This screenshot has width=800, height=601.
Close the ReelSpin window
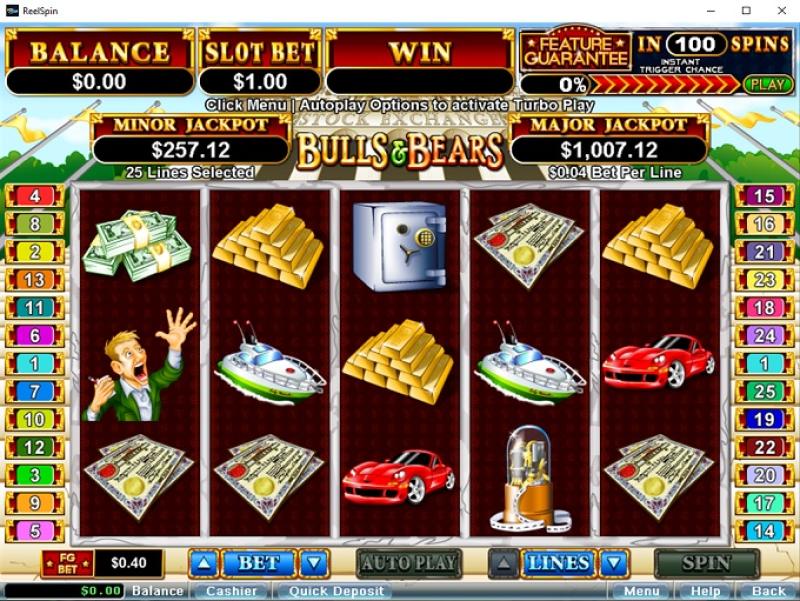777,10
